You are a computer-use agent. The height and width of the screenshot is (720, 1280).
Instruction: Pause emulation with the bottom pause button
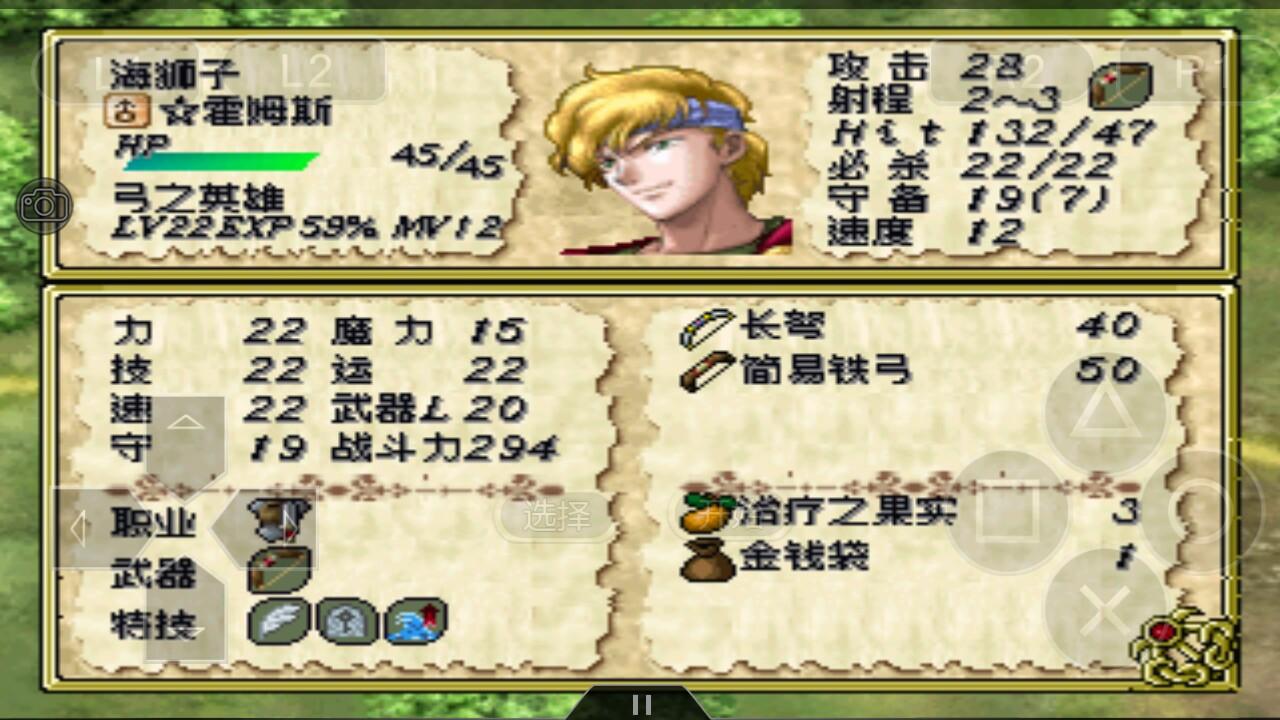pyautogui.click(x=642, y=704)
